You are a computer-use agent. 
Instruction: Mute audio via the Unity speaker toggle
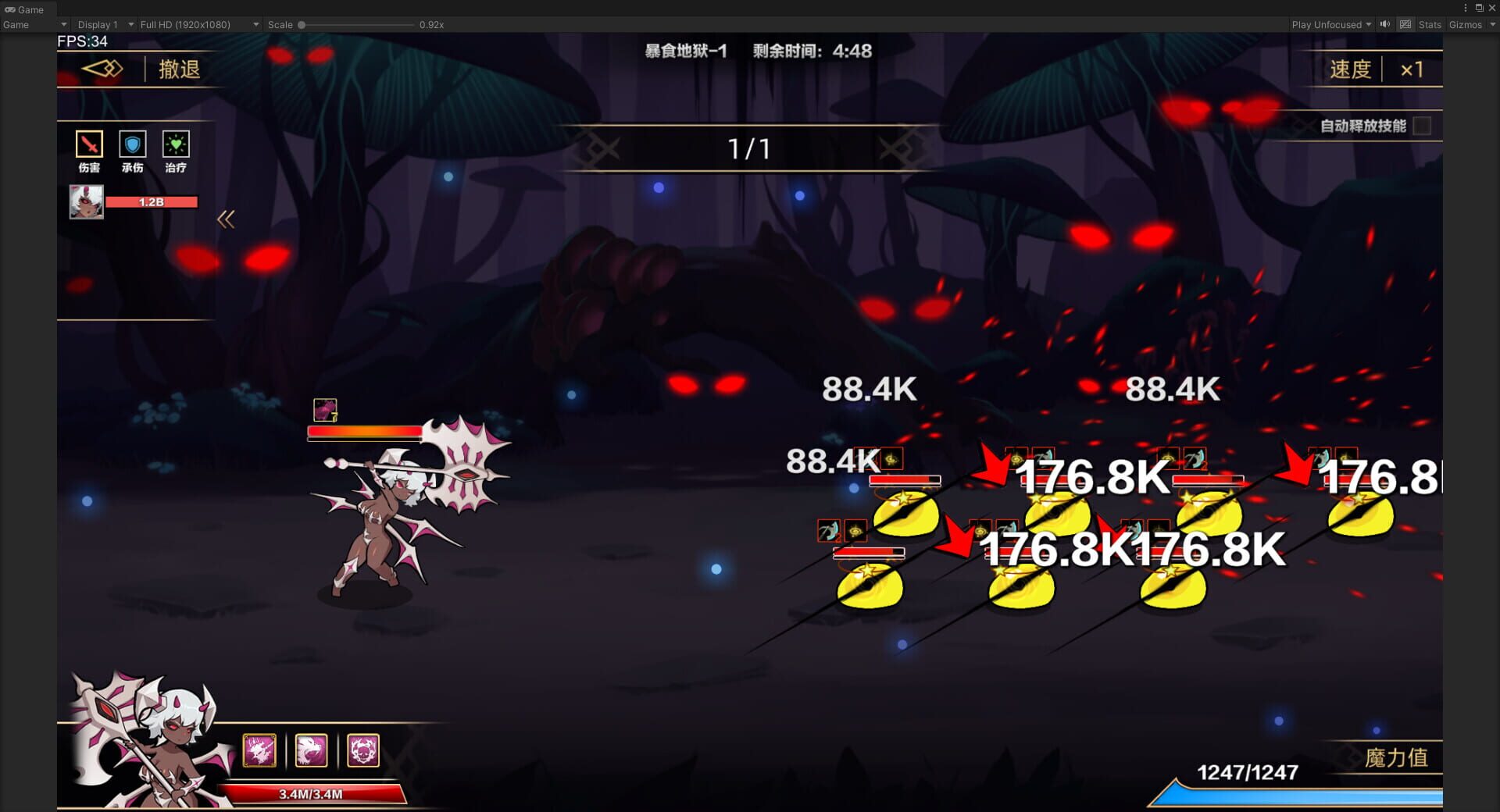(x=1384, y=24)
